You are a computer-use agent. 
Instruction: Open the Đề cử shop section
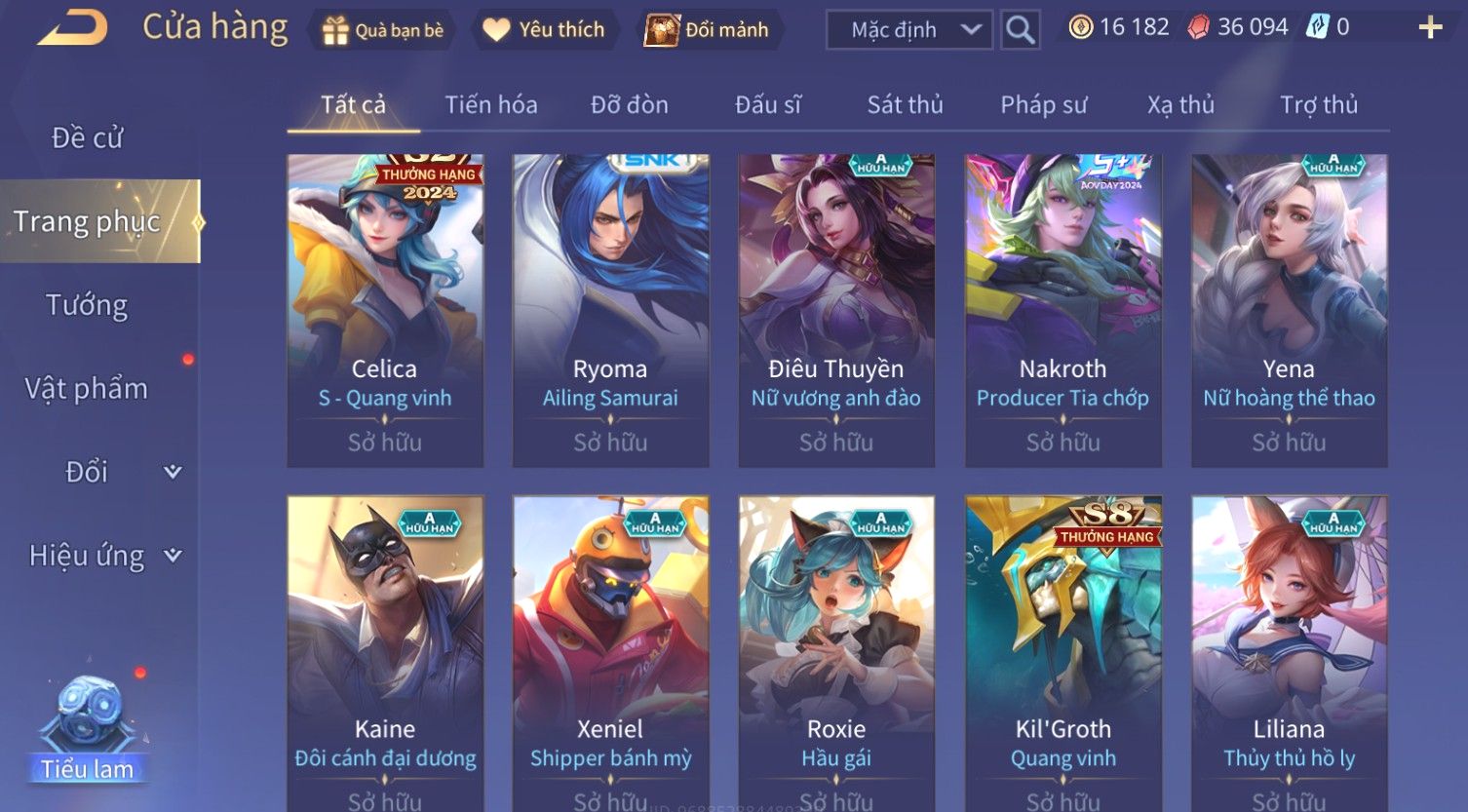coord(88,138)
